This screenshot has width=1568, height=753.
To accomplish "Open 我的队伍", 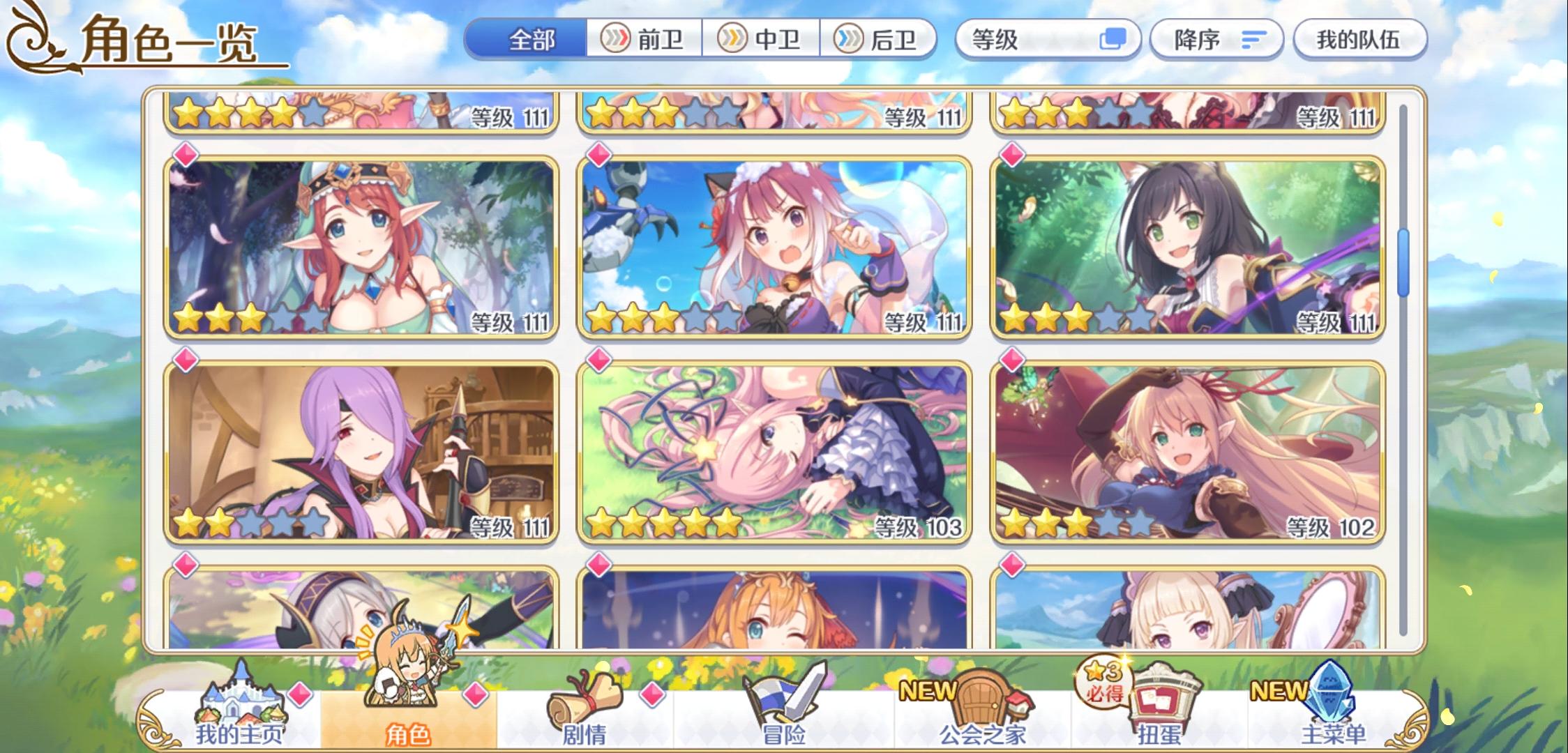I will [1359, 40].
